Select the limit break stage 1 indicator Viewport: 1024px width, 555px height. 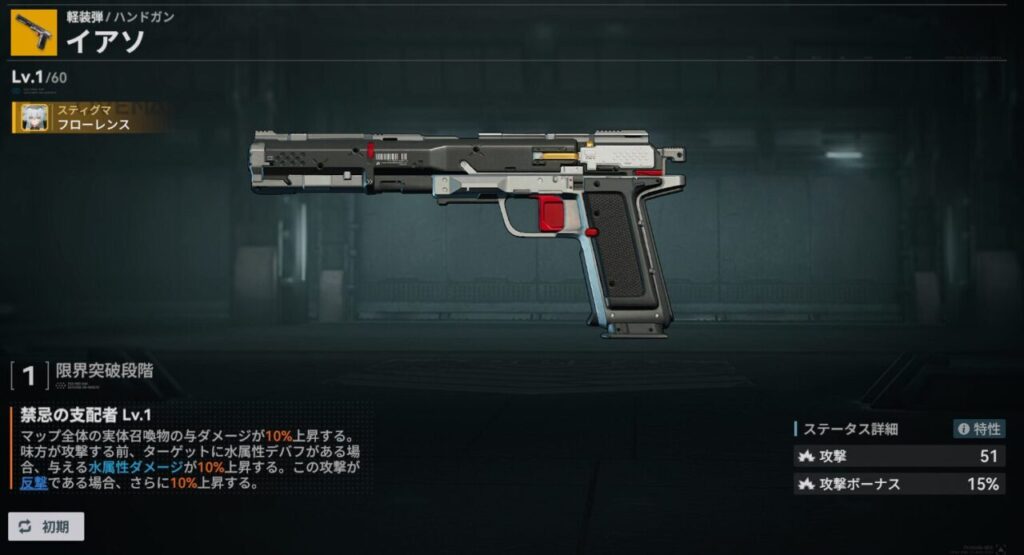point(29,376)
